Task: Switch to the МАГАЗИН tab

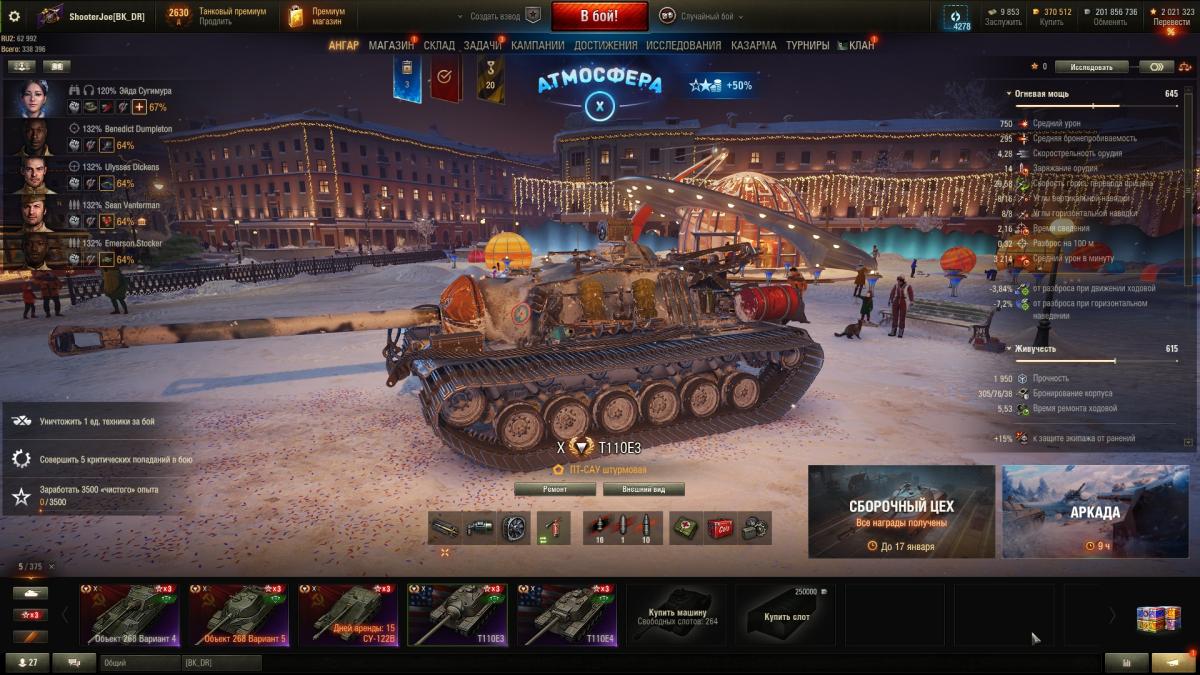Action: 391,45
